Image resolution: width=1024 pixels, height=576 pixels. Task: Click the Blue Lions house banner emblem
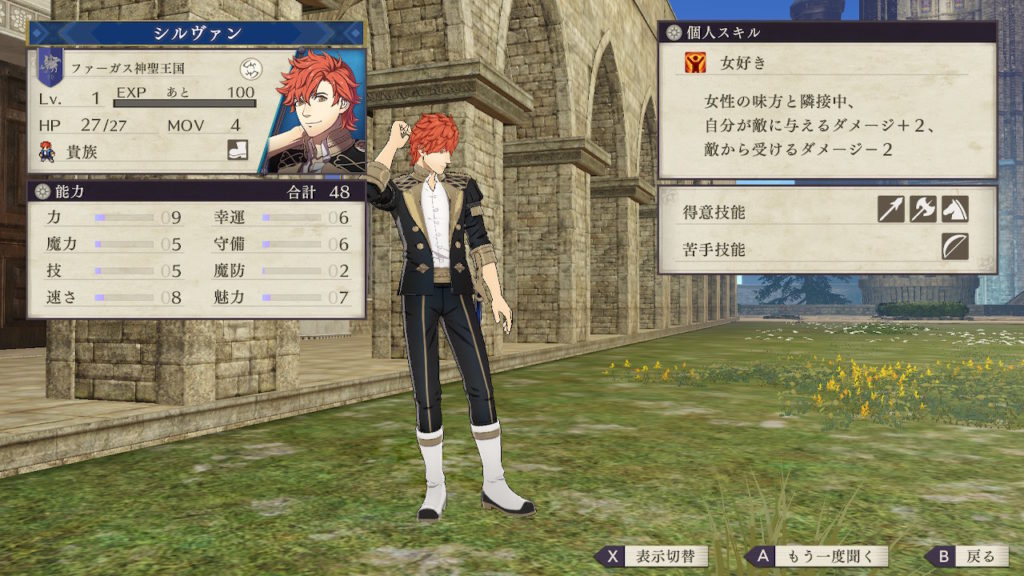49,68
